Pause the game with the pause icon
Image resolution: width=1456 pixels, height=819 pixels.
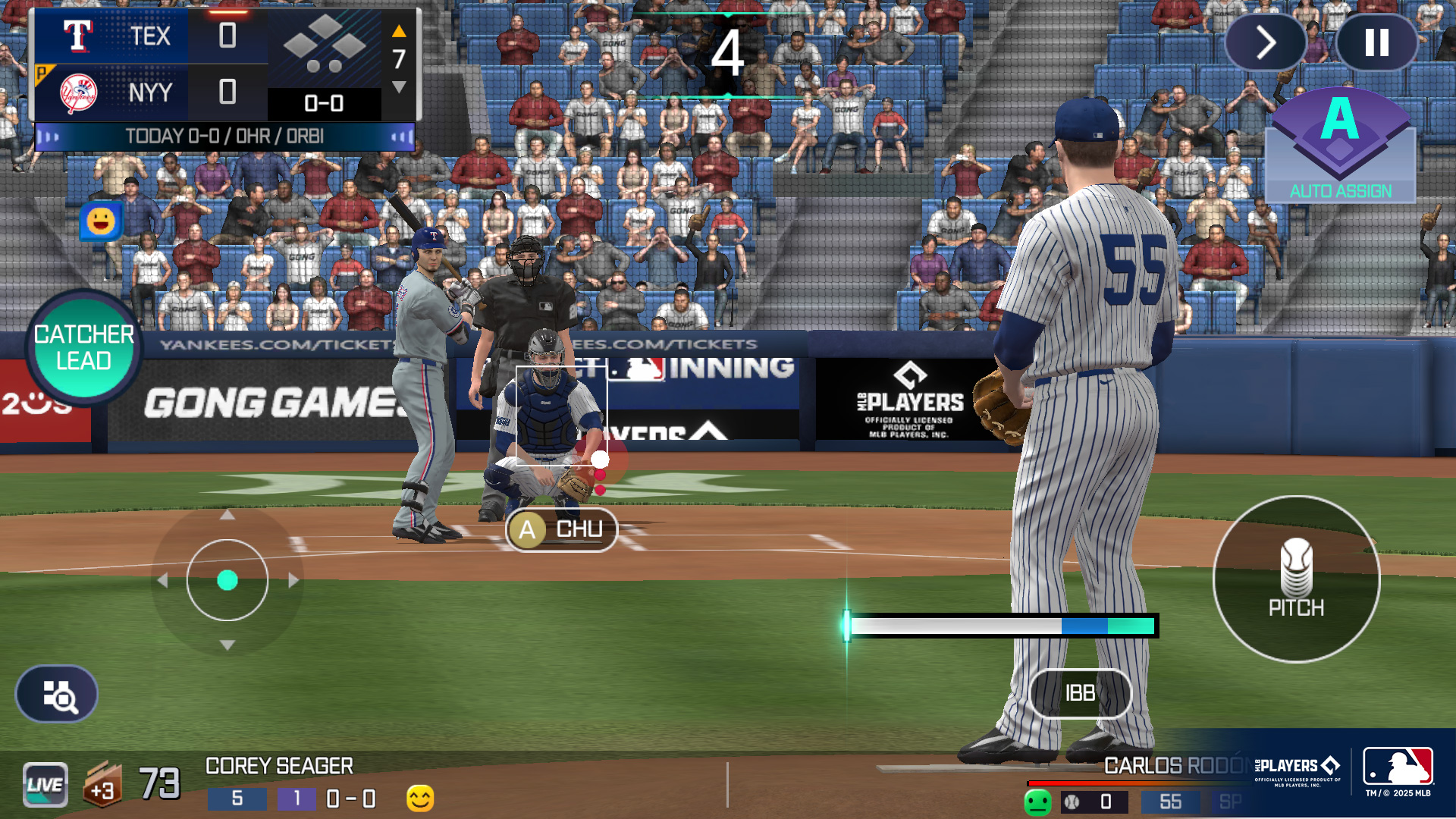click(x=1377, y=42)
